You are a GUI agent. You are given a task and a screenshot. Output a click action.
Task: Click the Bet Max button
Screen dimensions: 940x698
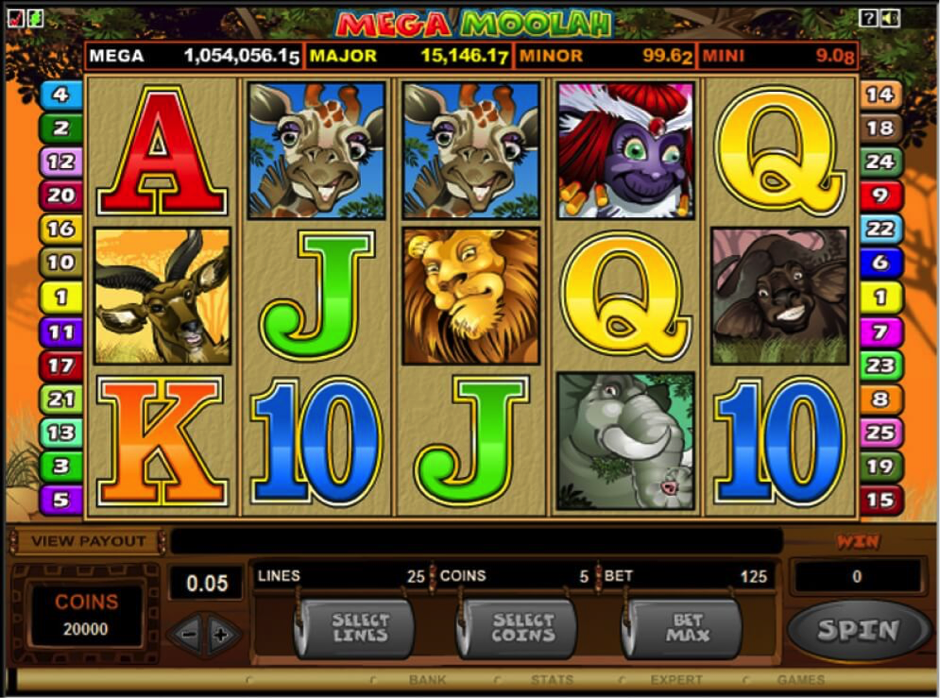(x=686, y=628)
